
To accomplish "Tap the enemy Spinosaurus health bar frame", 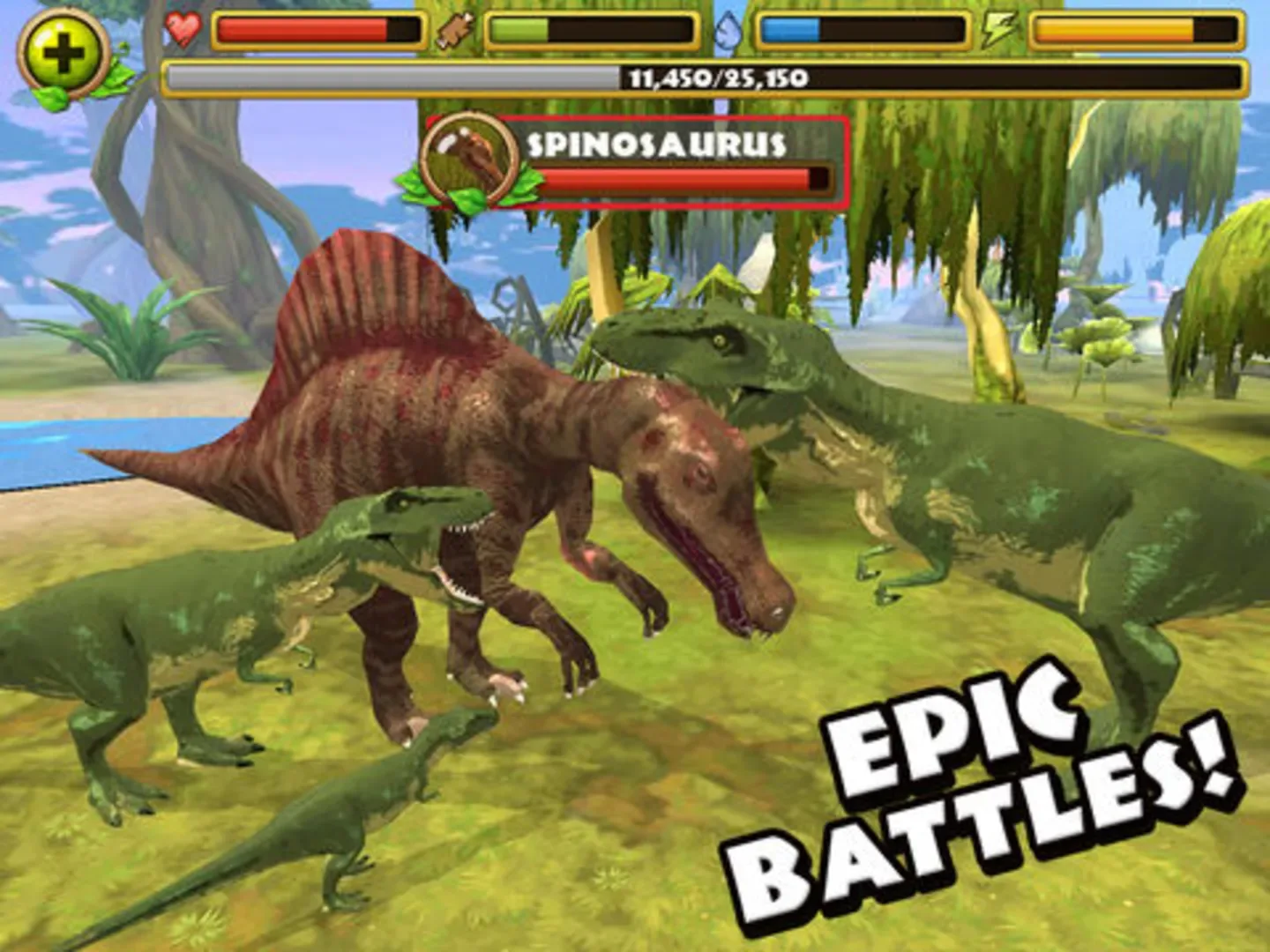I will [686, 178].
